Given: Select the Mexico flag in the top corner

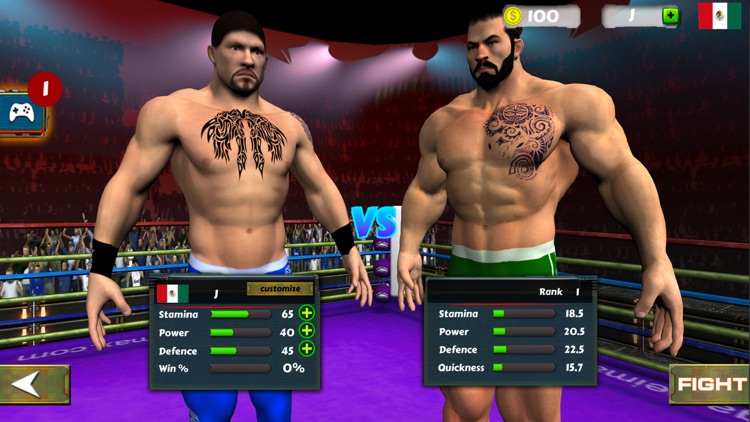Looking at the screenshot, I should [x=719, y=16].
